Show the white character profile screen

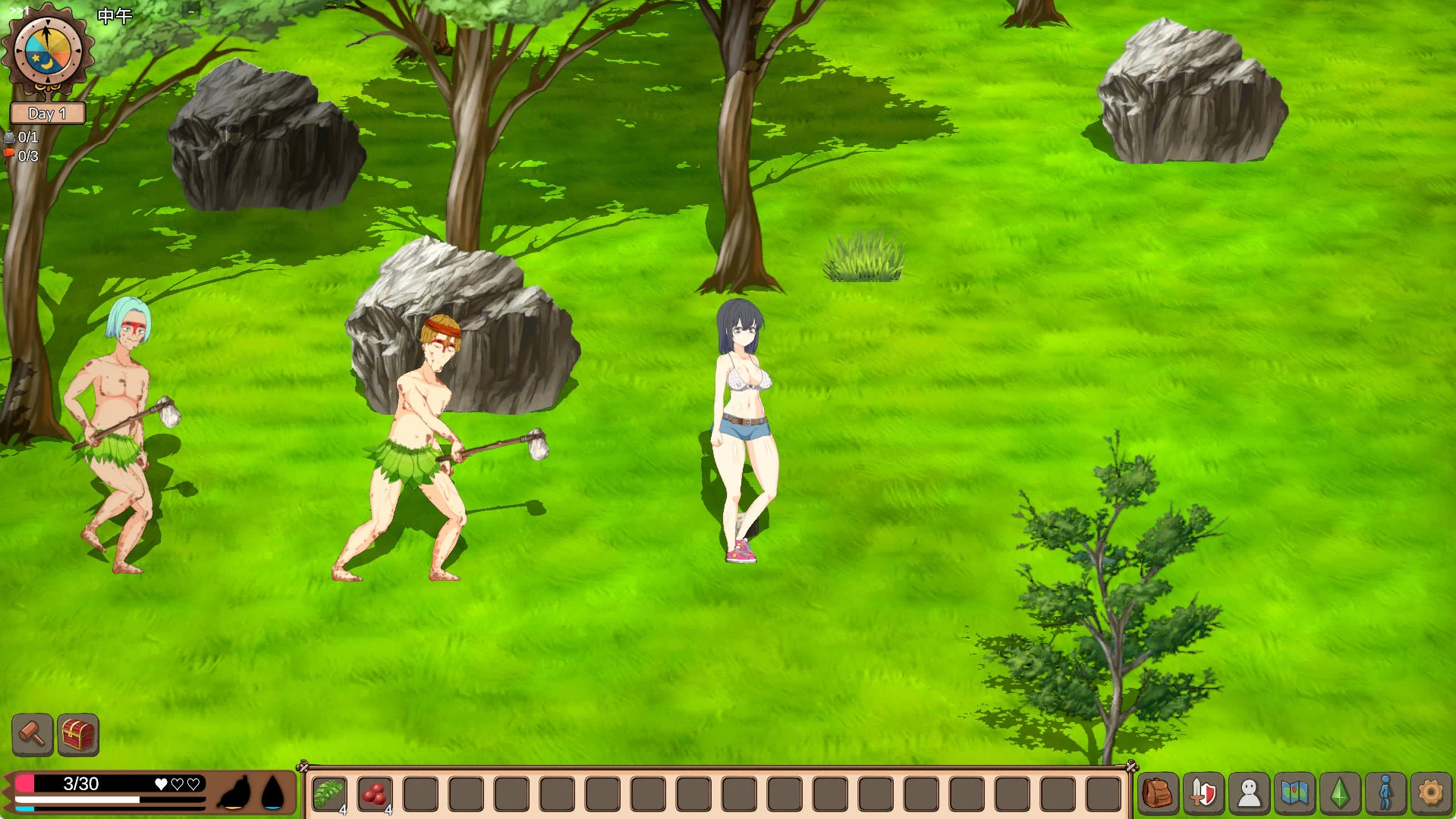[x=1249, y=794]
